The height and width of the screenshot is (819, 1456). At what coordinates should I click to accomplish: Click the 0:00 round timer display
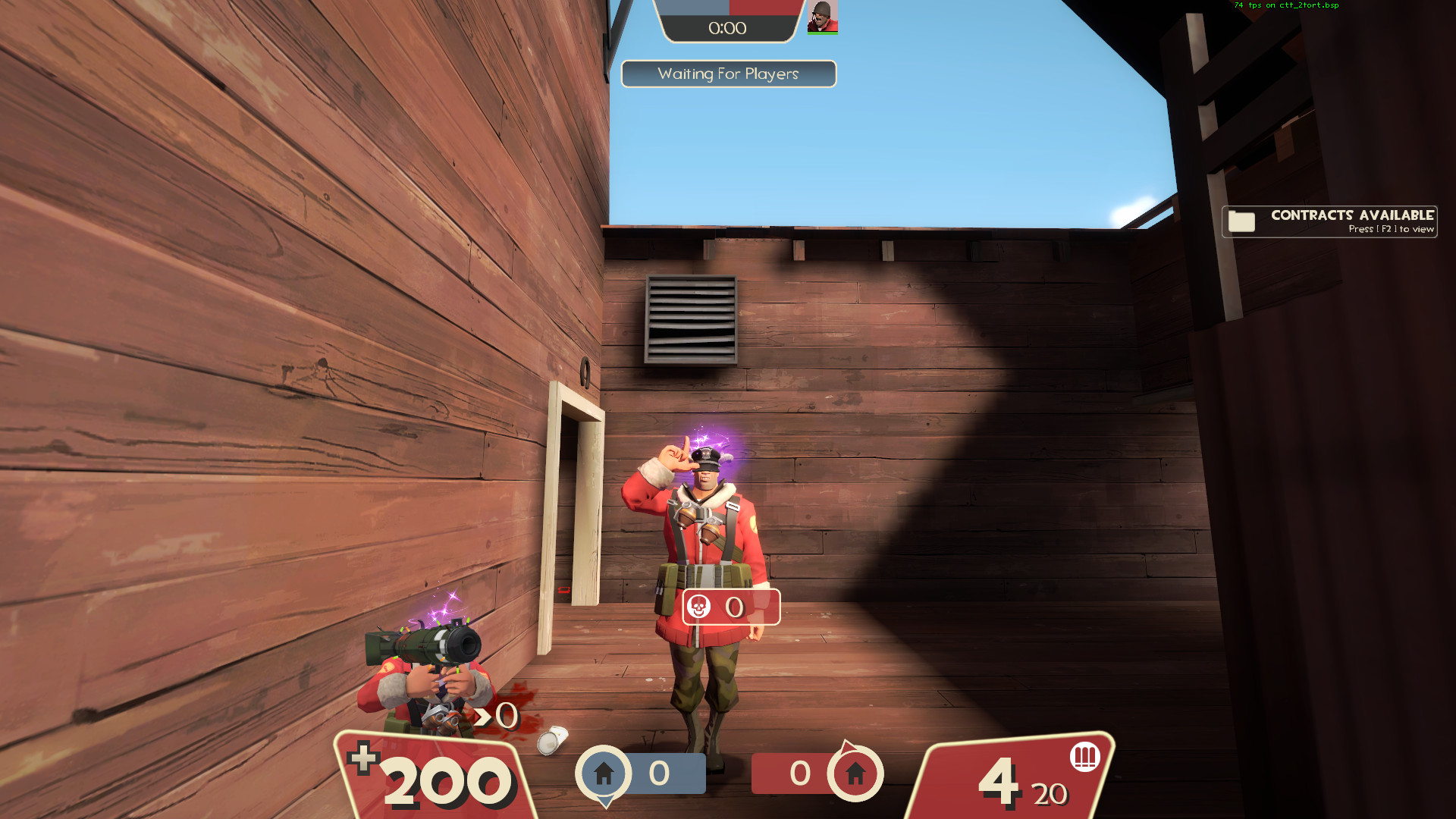pos(726,29)
